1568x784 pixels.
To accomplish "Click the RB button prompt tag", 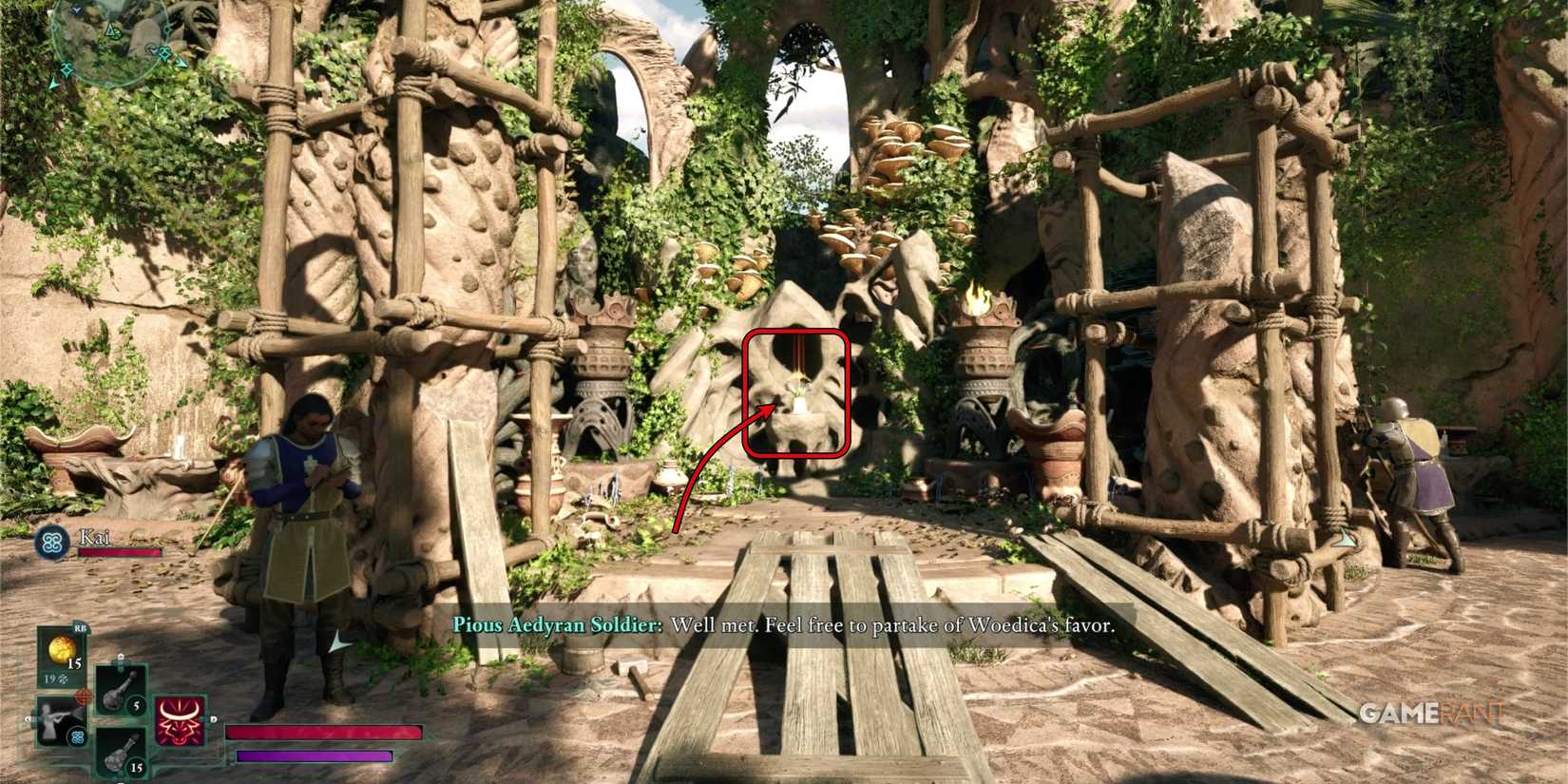I will 81,627.
